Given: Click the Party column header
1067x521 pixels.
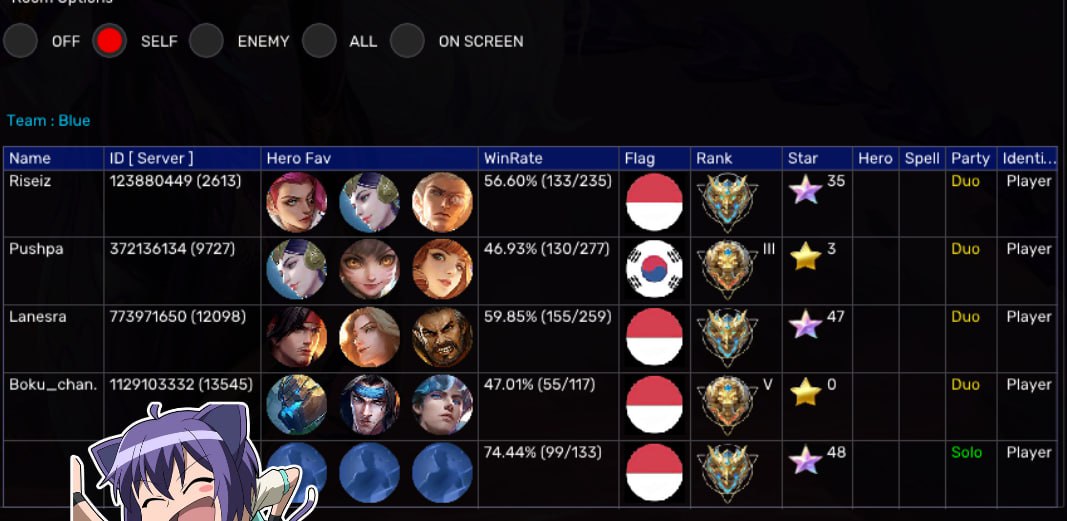Looking at the screenshot, I should (x=970, y=158).
